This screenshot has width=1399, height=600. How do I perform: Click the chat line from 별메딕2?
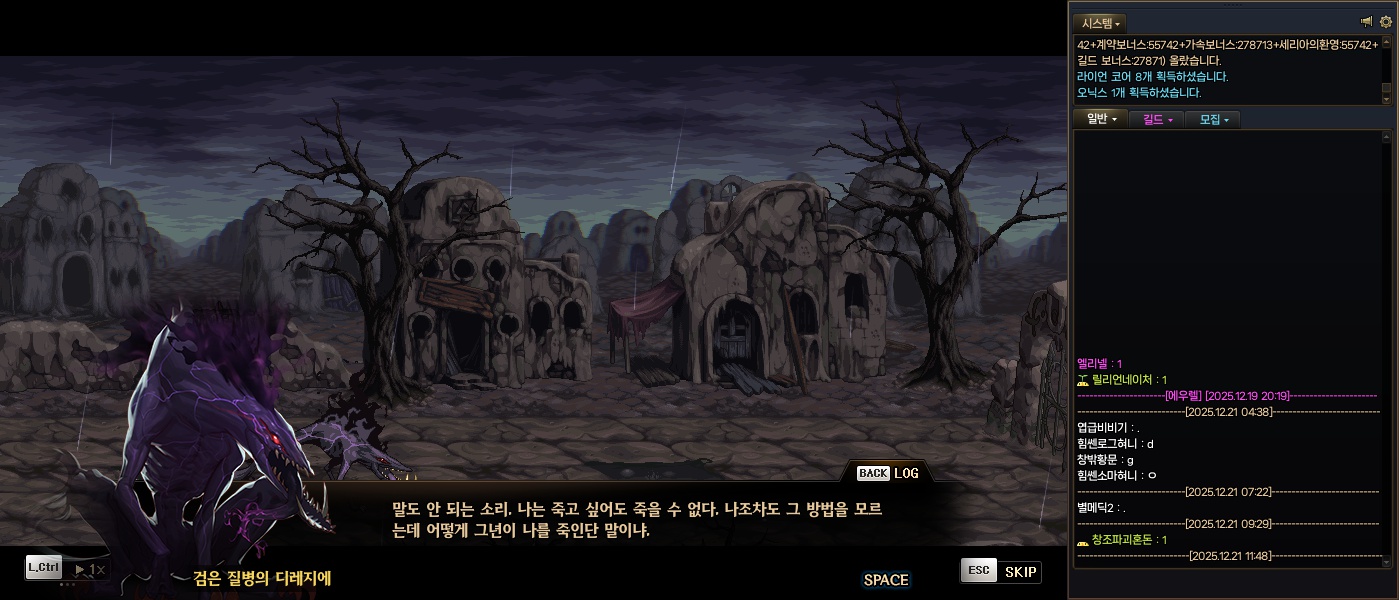pyautogui.click(x=1101, y=508)
